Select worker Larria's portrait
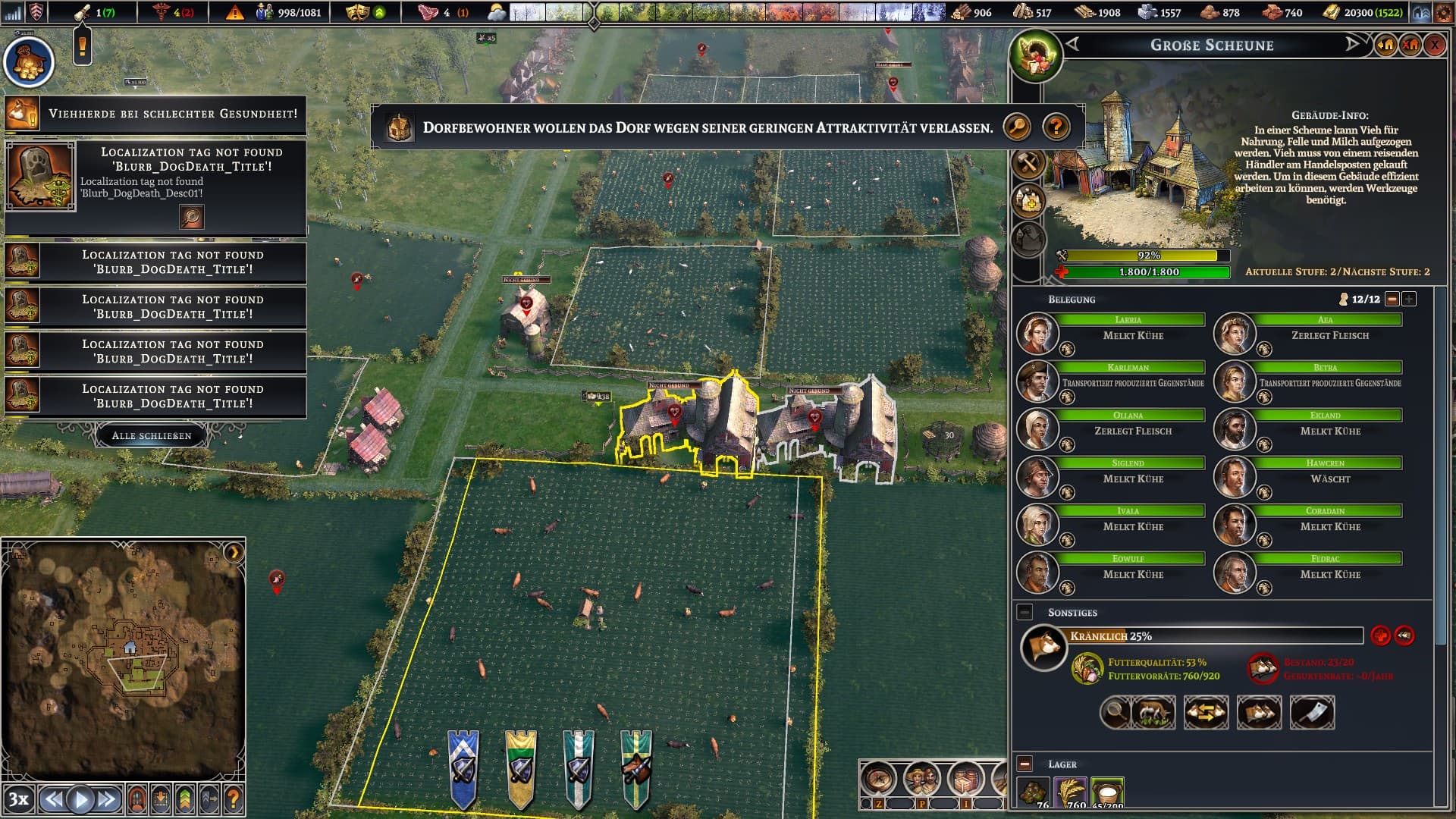 (1037, 334)
